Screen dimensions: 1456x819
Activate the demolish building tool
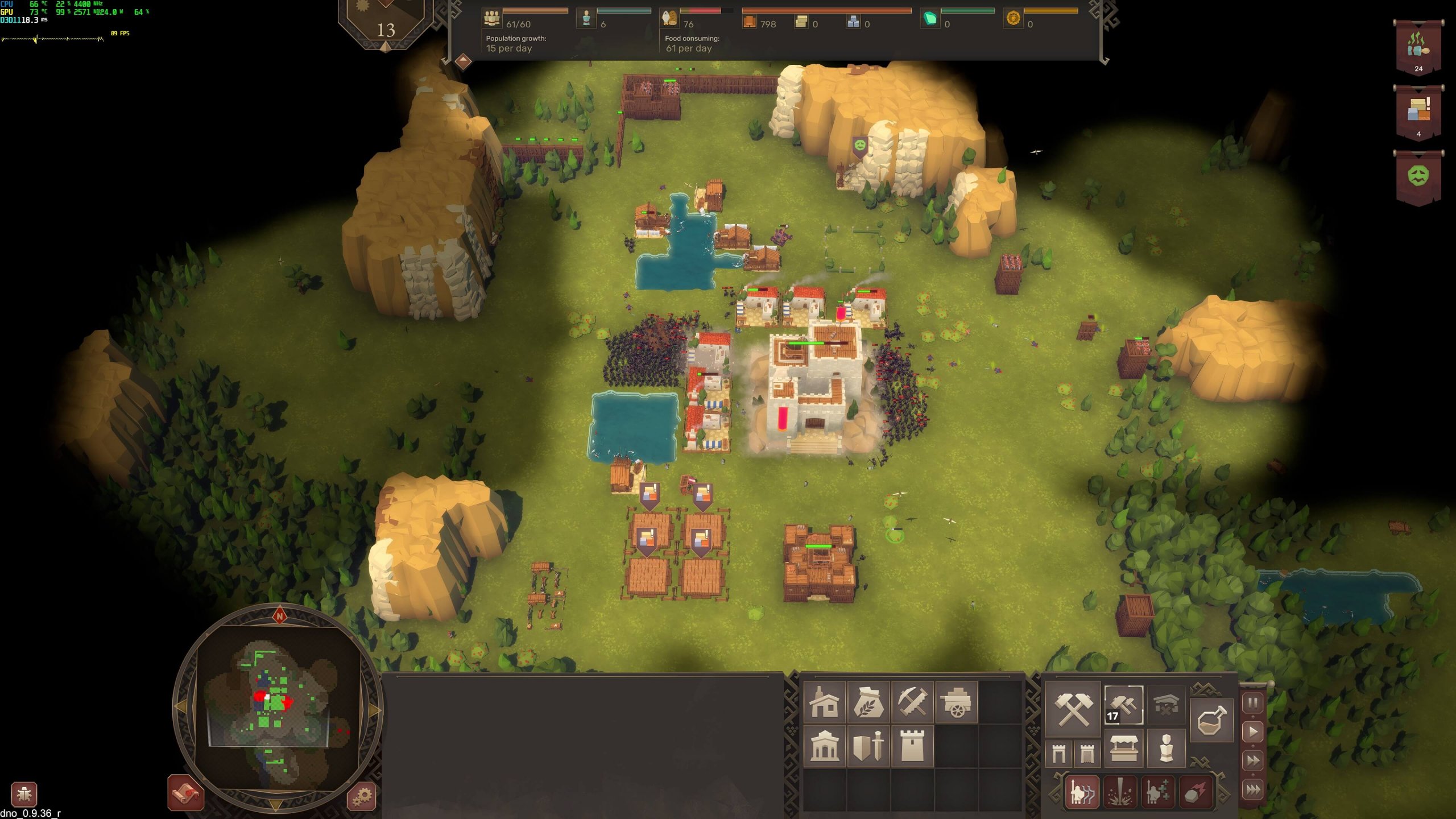pyautogui.click(x=1166, y=705)
